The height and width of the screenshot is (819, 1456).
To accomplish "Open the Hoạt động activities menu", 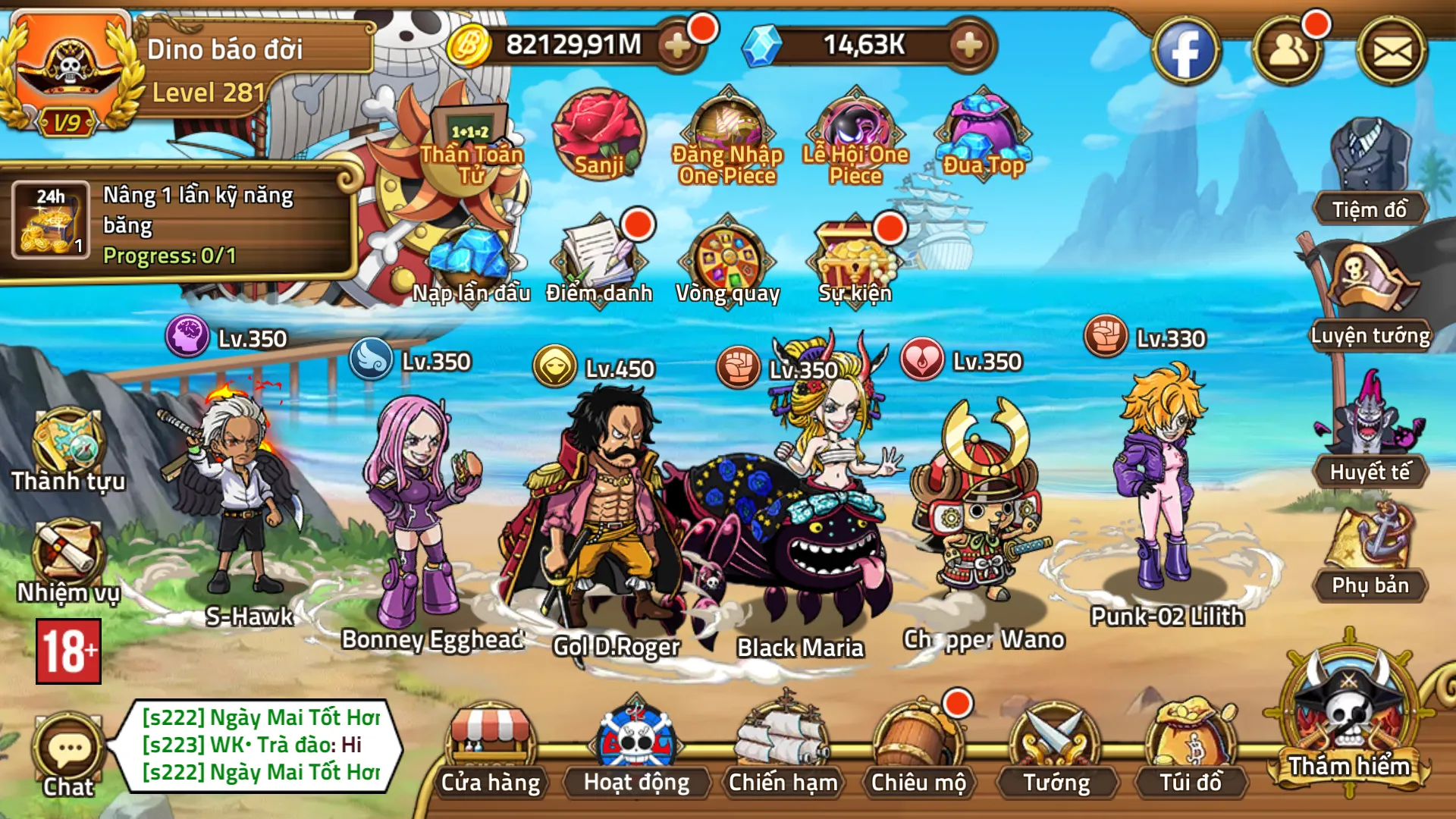I will coord(636,747).
